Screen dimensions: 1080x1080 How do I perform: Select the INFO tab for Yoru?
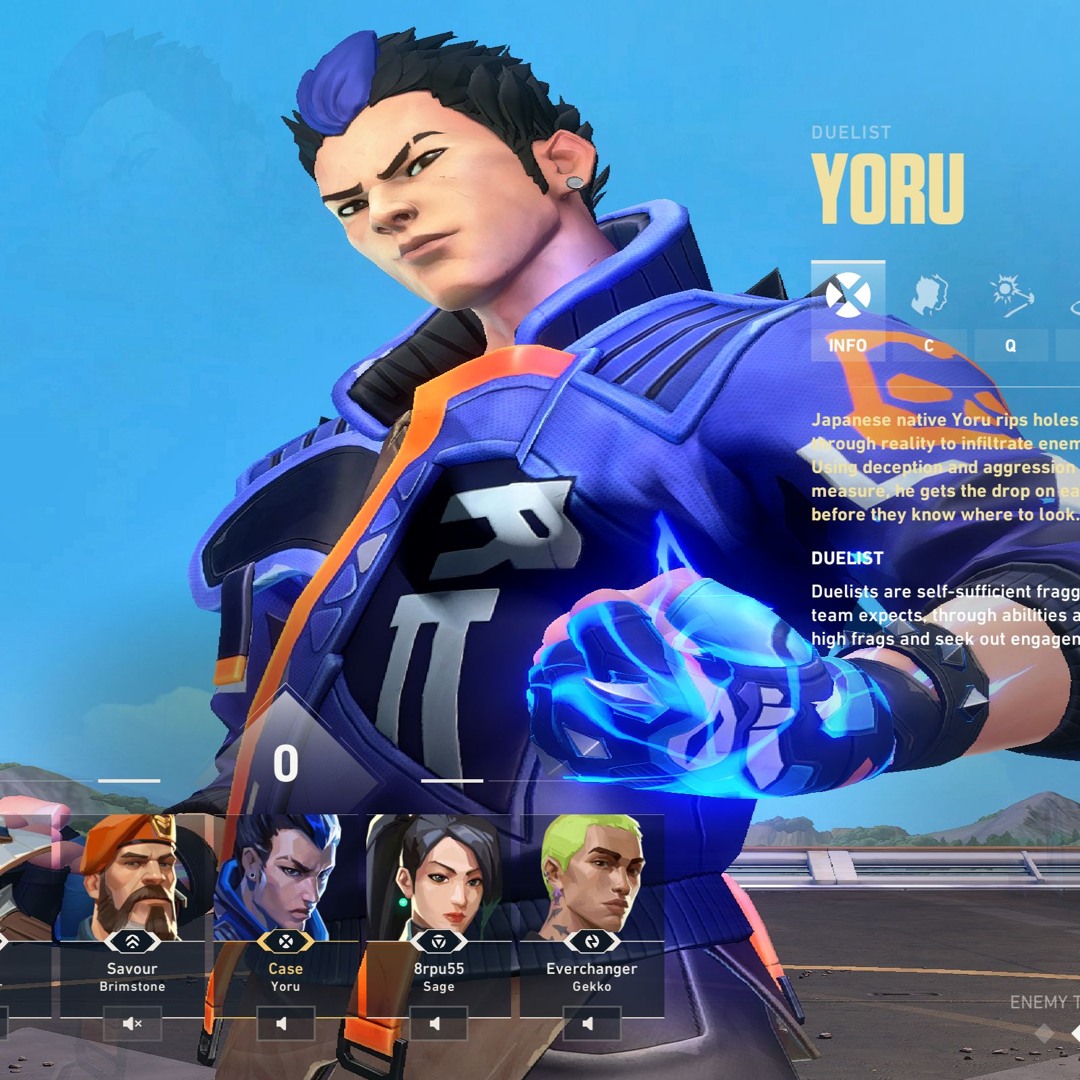pyautogui.click(x=847, y=310)
